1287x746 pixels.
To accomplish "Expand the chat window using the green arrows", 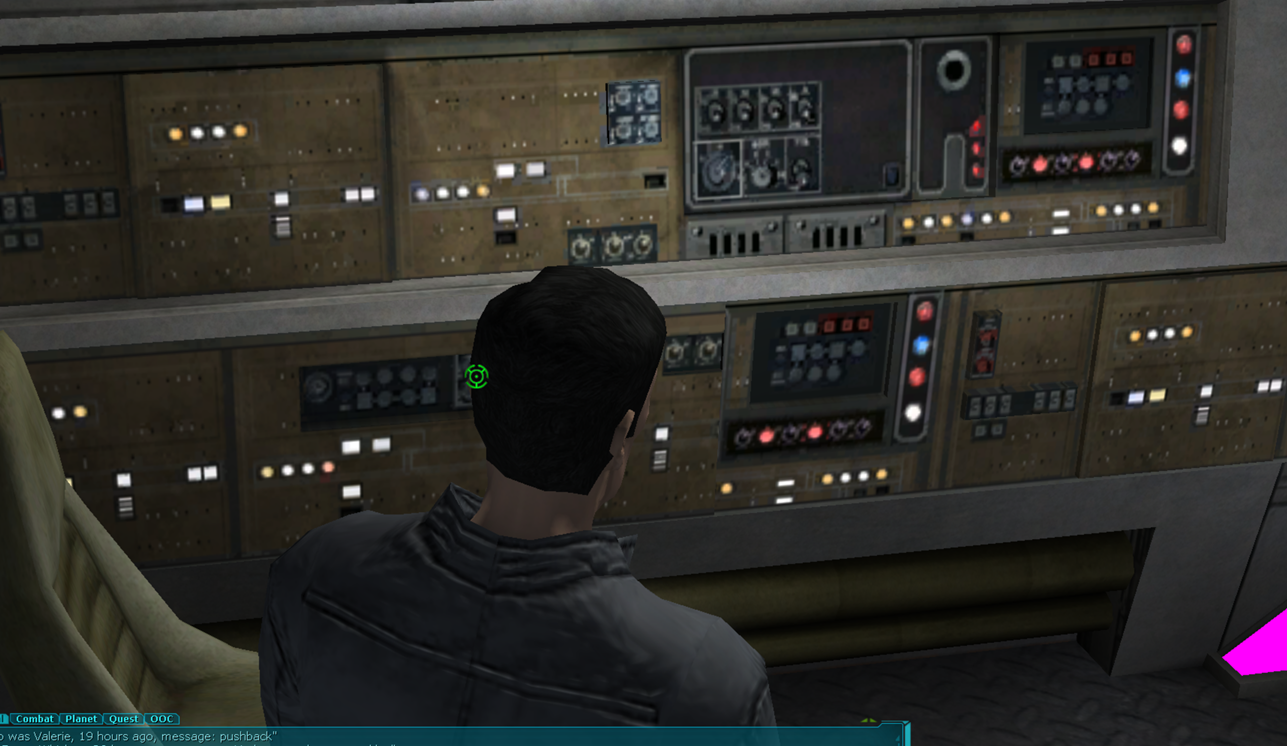I will click(x=869, y=720).
